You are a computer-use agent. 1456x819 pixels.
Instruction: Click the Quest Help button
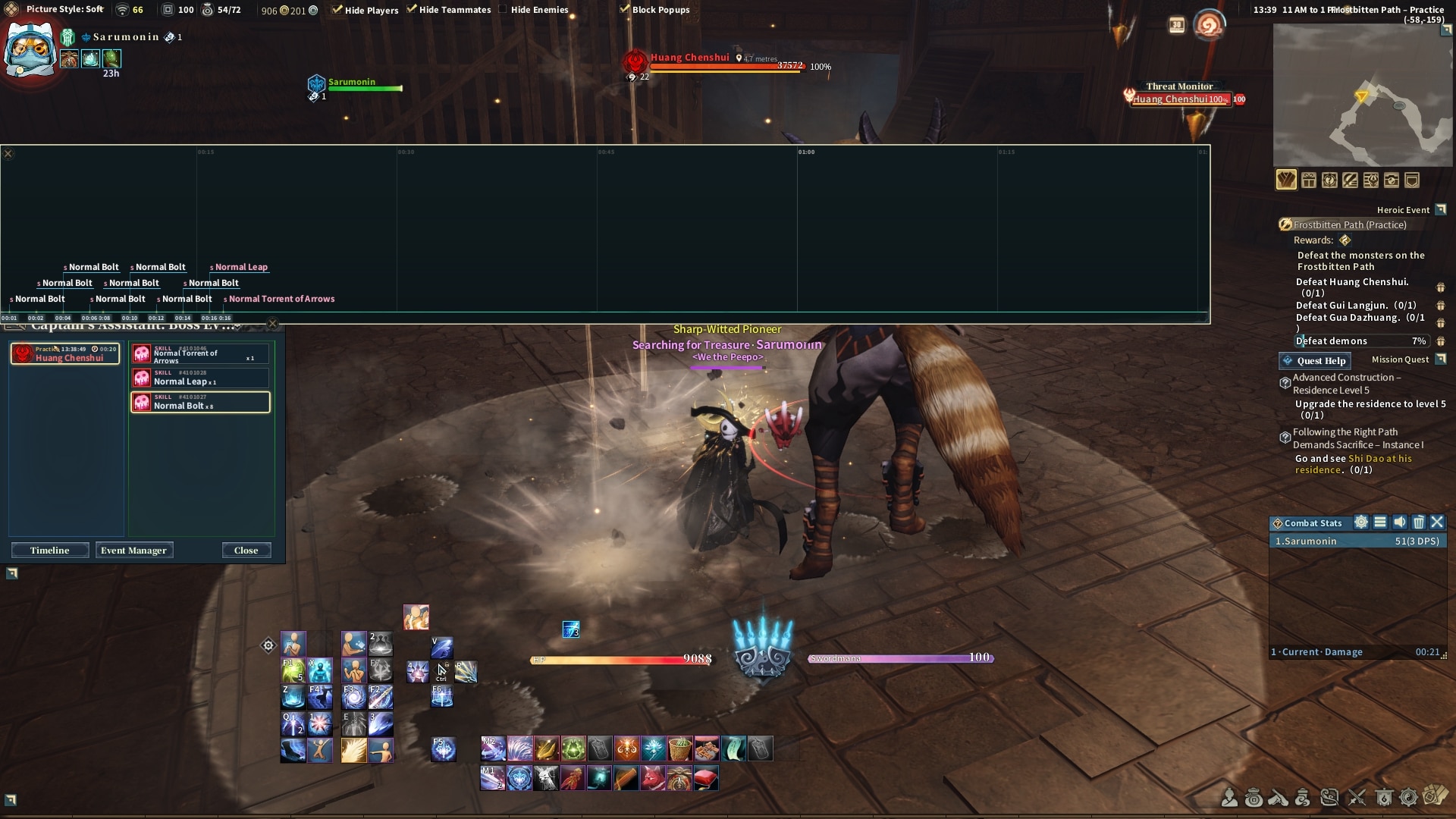(x=1315, y=361)
